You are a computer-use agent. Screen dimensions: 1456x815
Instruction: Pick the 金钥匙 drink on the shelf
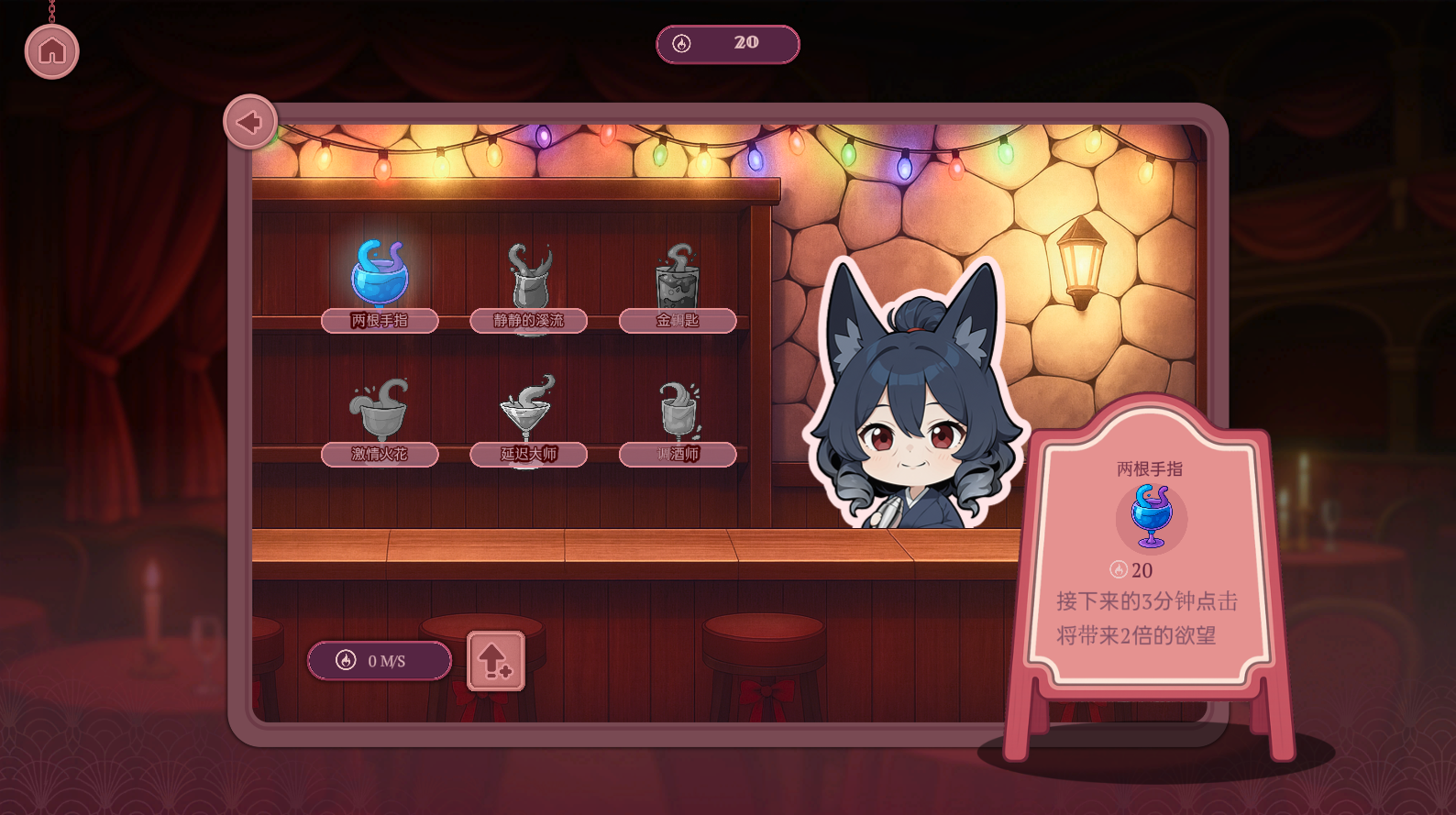(x=678, y=280)
